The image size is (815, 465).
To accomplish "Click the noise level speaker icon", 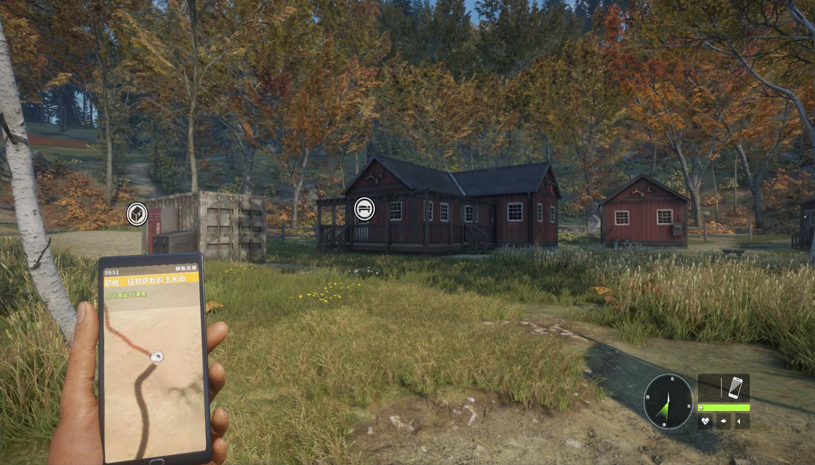I will coord(741,421).
